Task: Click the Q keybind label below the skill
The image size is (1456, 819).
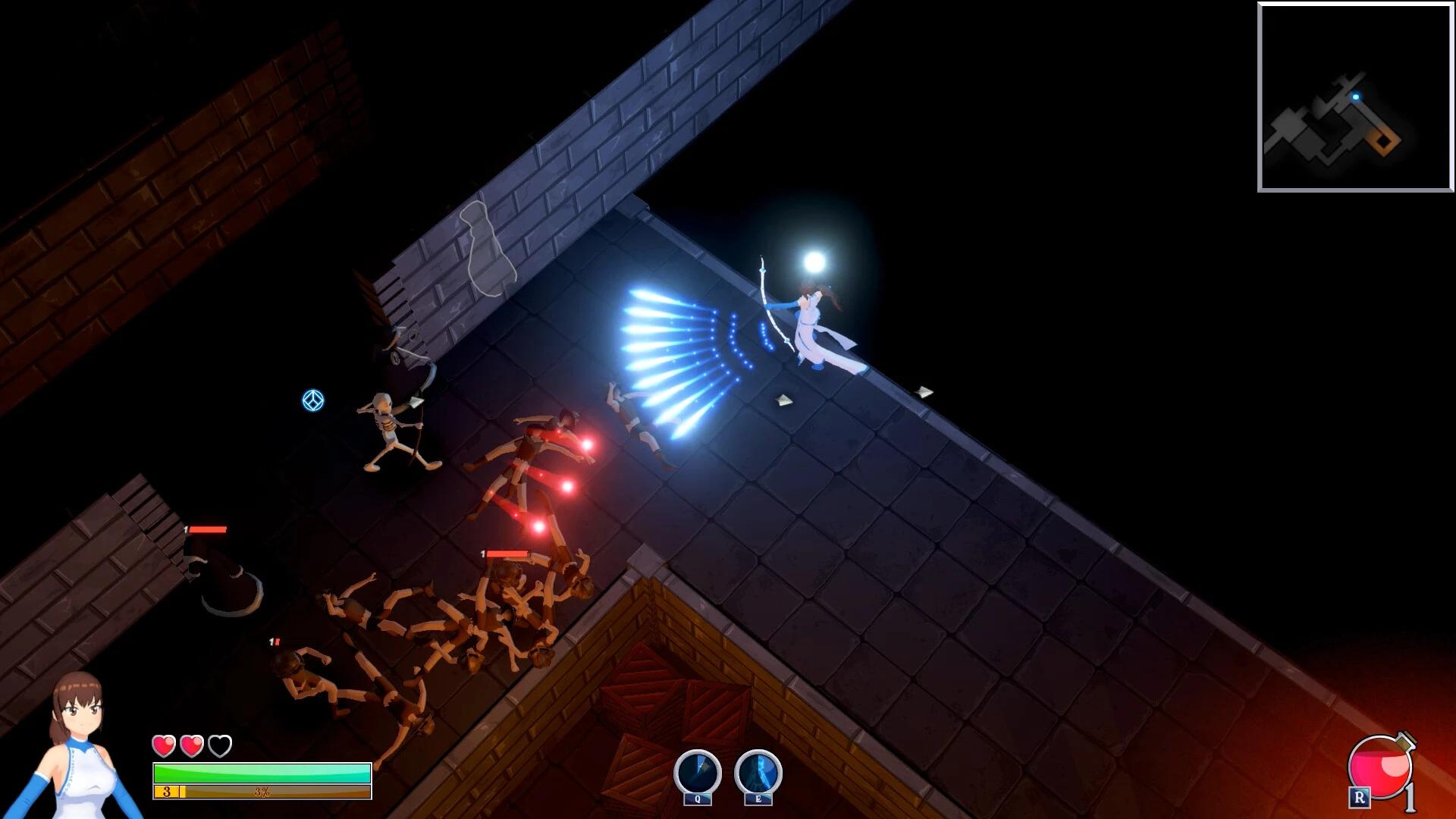Action: 697,799
